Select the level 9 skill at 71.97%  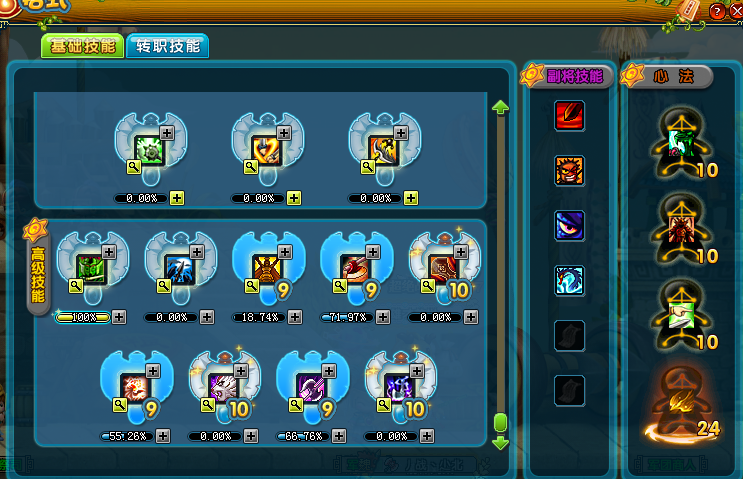[355, 268]
